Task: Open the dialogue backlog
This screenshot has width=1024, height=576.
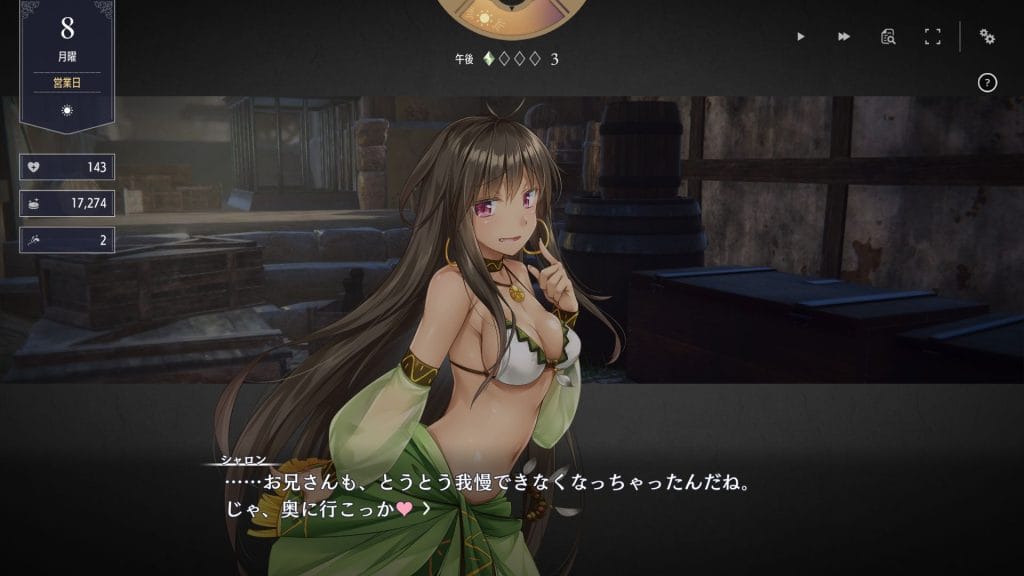Action: tap(888, 37)
